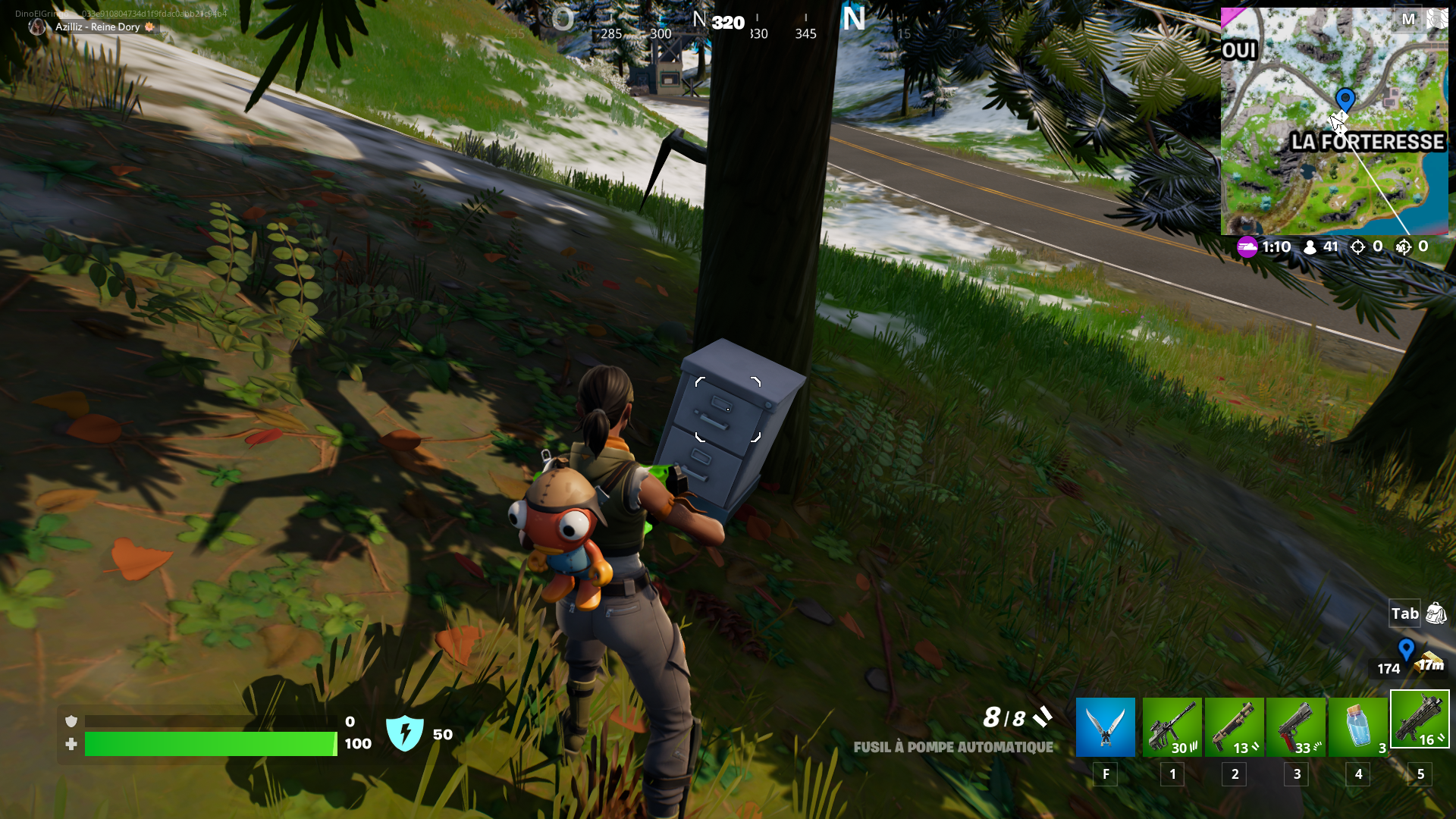Click the LA FORTERESSE label on the minimap
Screen dimensions: 1456x819
(1367, 142)
